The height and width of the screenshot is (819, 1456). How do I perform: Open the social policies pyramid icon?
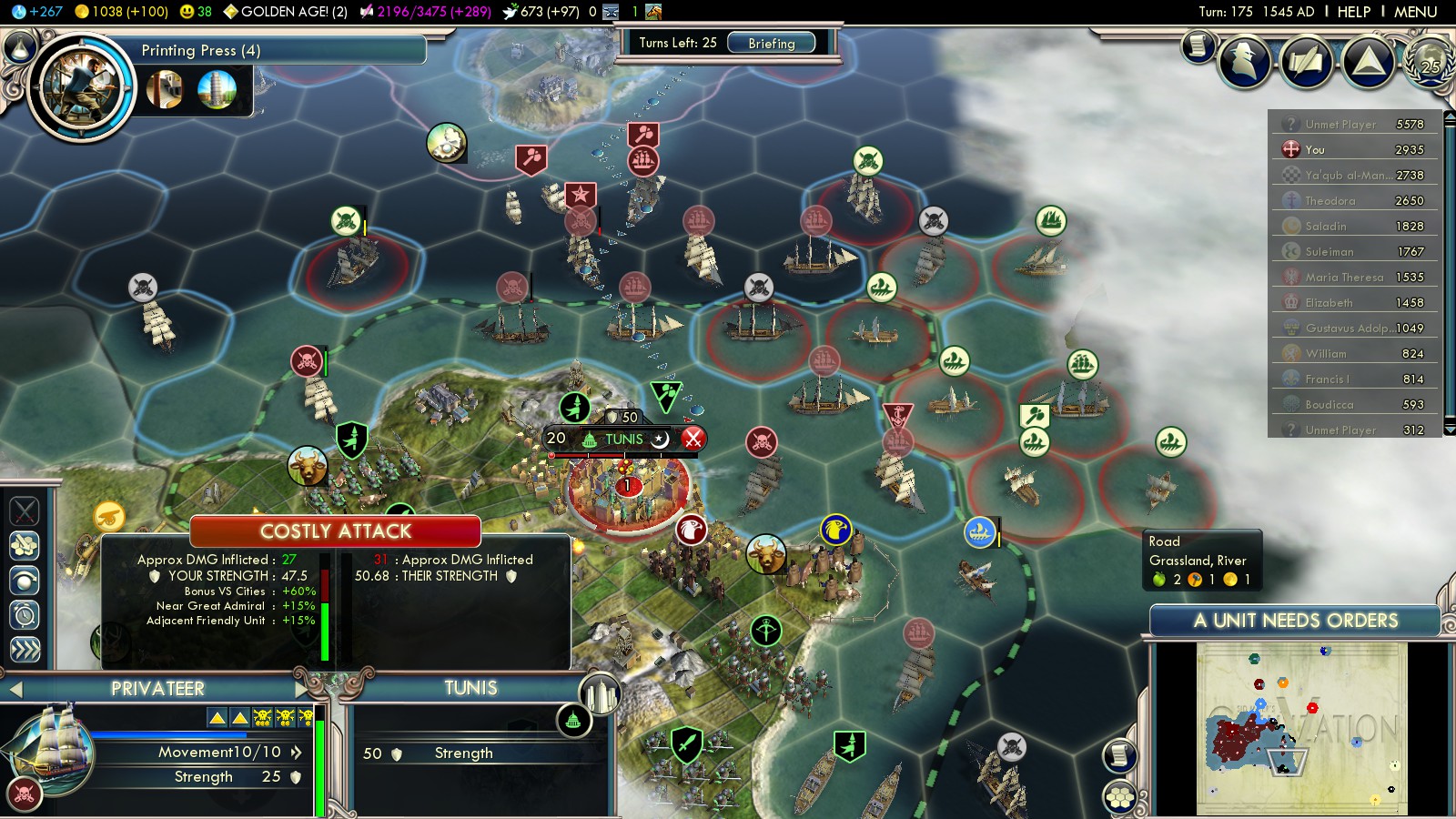pos(1368,61)
